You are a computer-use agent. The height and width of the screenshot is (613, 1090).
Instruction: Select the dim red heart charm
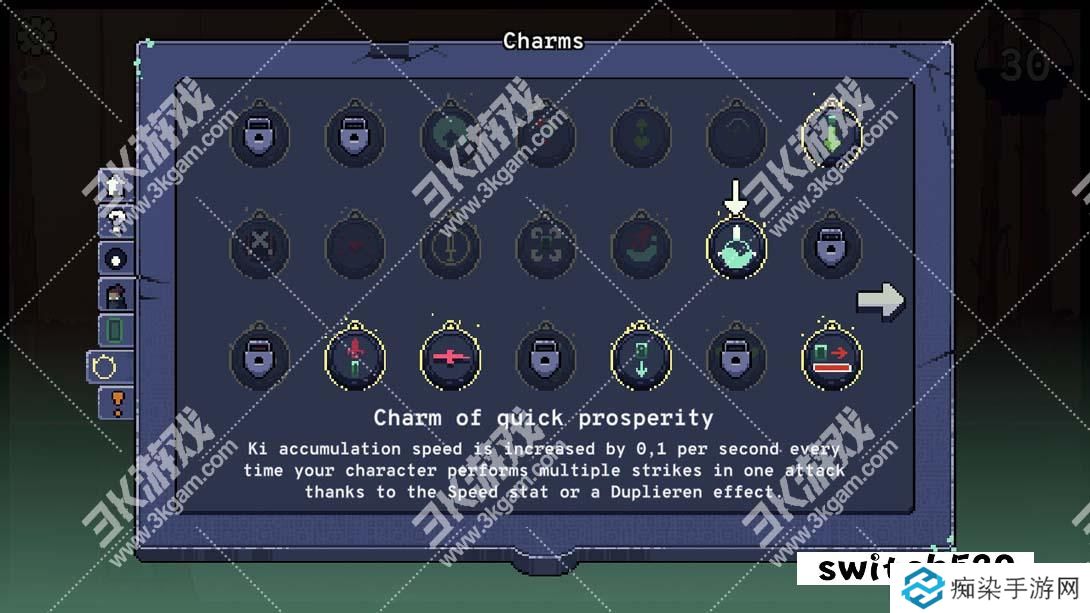click(355, 246)
